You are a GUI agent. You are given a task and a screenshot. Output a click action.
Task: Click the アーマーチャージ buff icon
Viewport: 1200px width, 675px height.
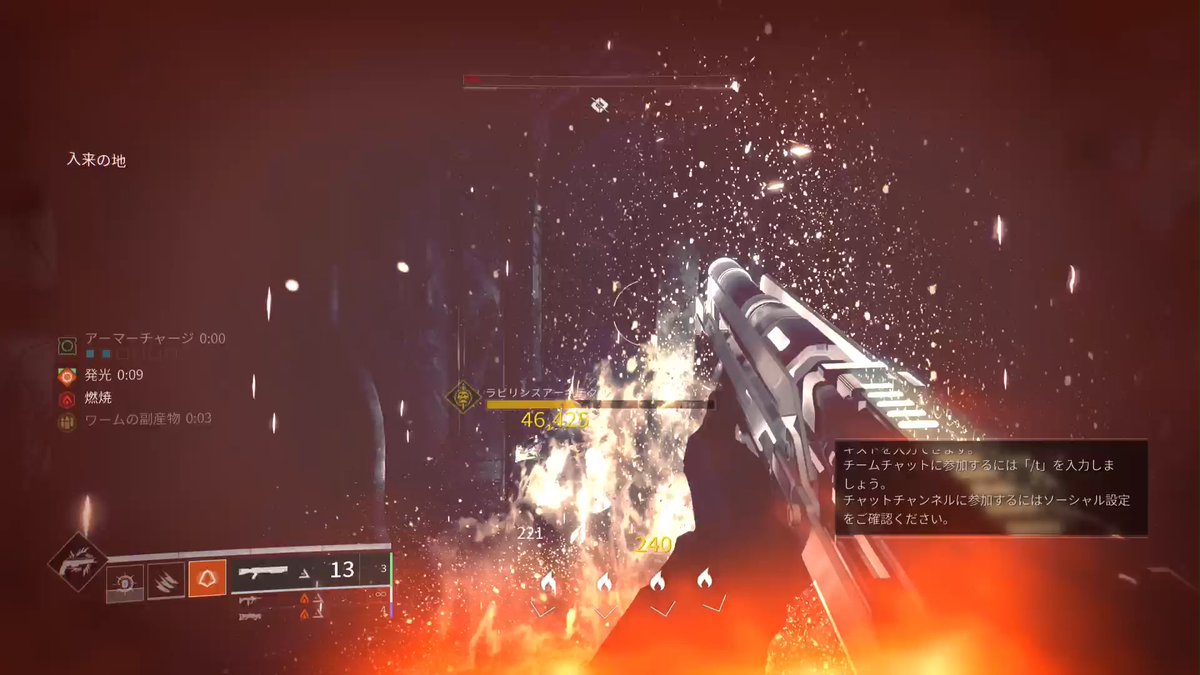coord(67,346)
